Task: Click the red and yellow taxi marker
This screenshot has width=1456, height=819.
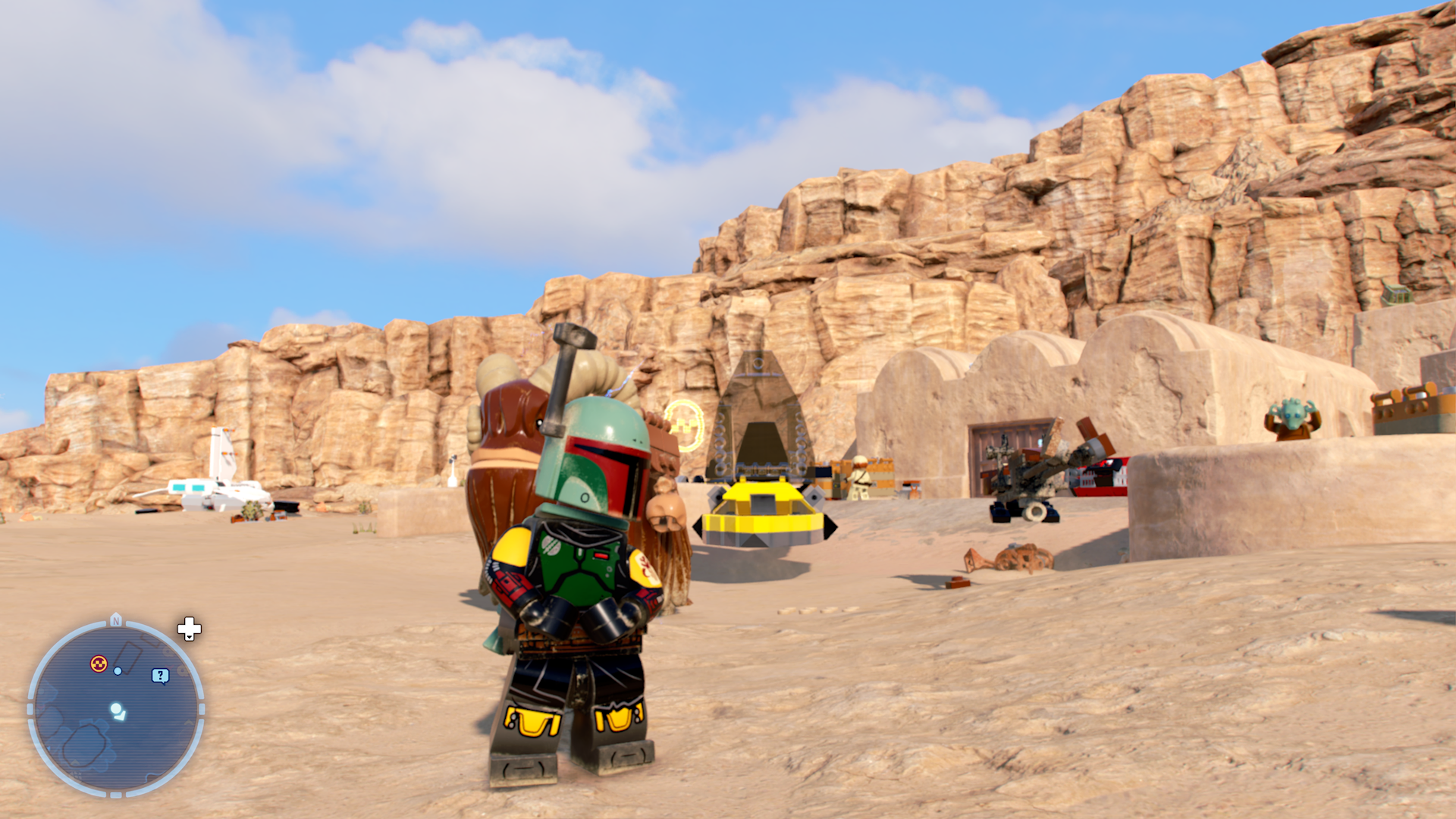Action: [x=99, y=664]
